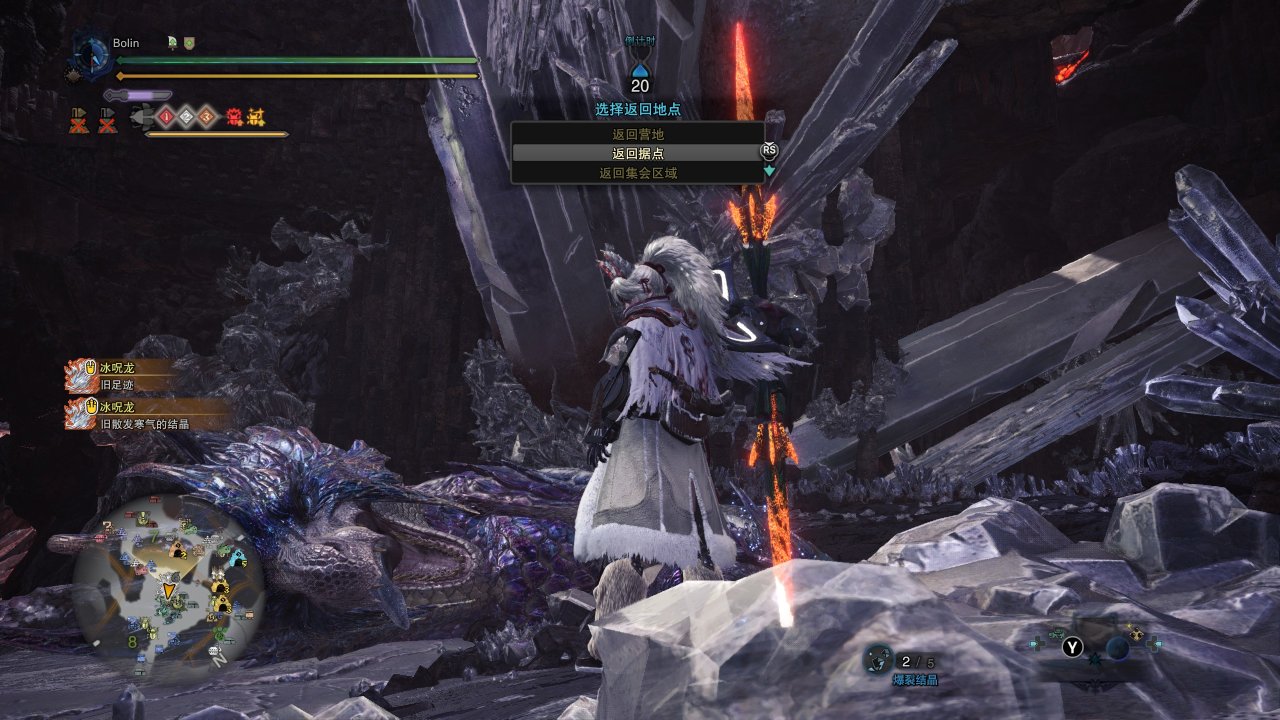Pick the 返回集会区域 menu entry
The image size is (1280, 720).
coord(637,173)
